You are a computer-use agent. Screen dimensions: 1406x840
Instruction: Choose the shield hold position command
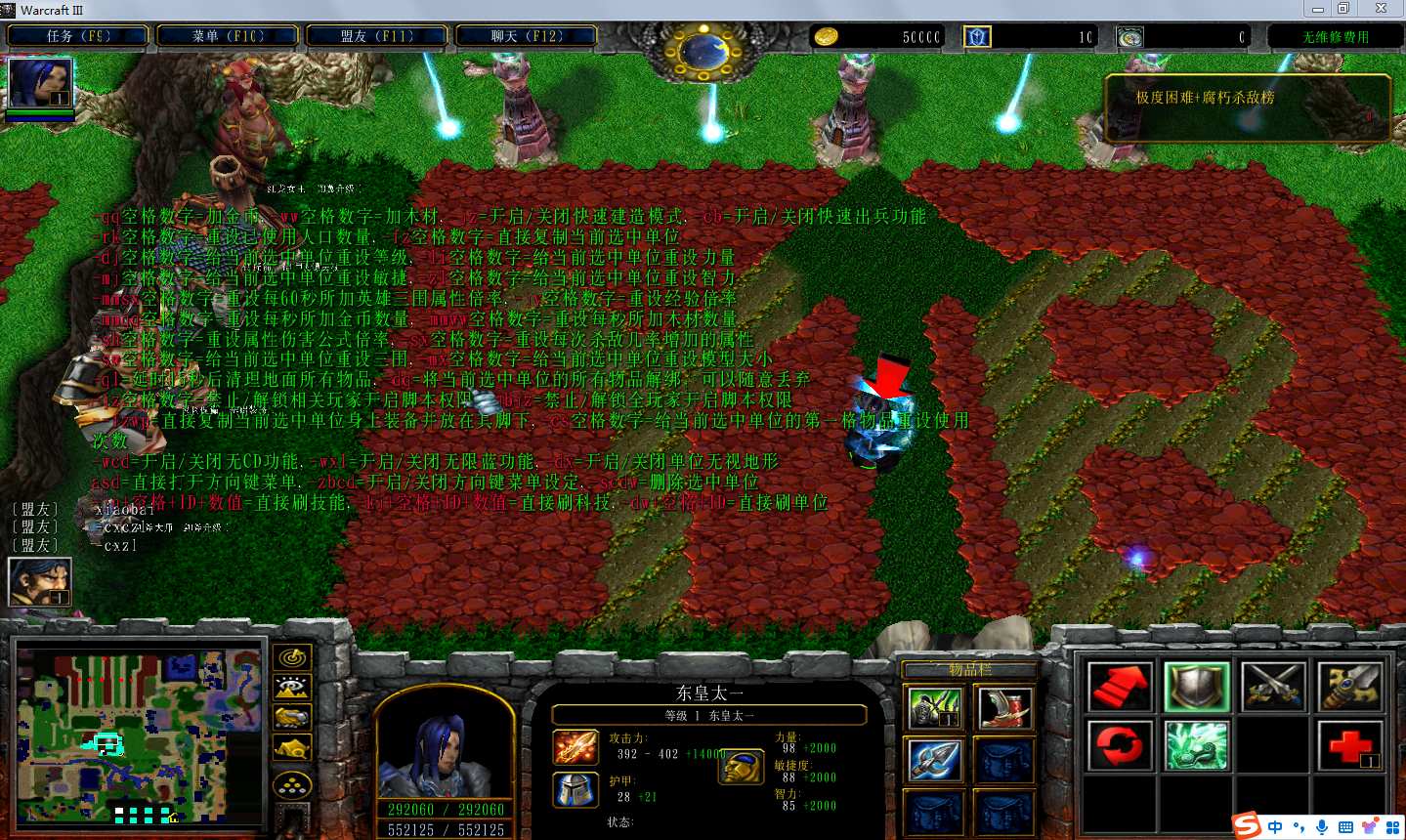coord(1197,687)
